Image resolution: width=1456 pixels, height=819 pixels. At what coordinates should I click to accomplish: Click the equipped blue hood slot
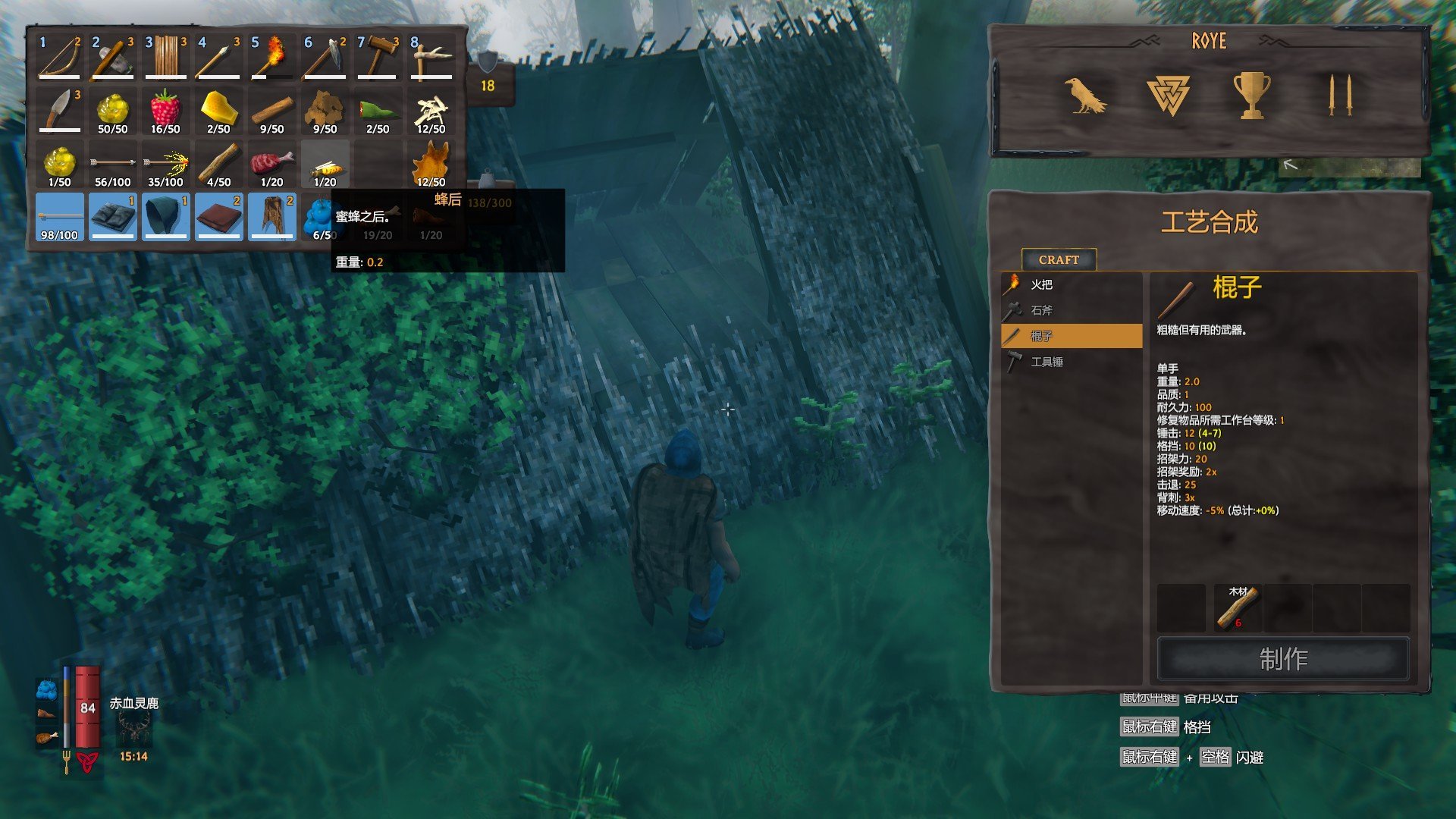tap(166, 217)
